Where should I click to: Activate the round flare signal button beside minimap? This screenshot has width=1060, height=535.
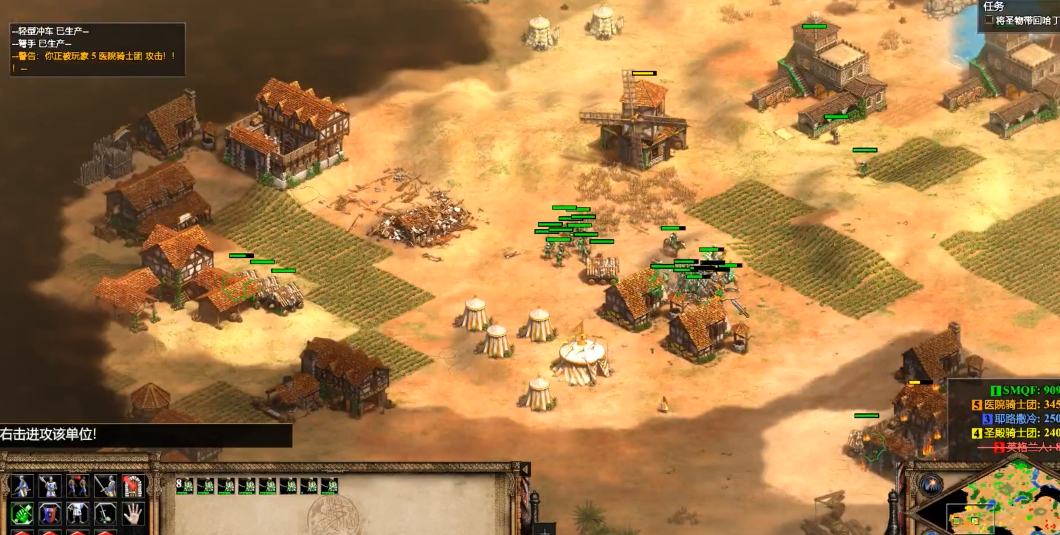tap(932, 485)
